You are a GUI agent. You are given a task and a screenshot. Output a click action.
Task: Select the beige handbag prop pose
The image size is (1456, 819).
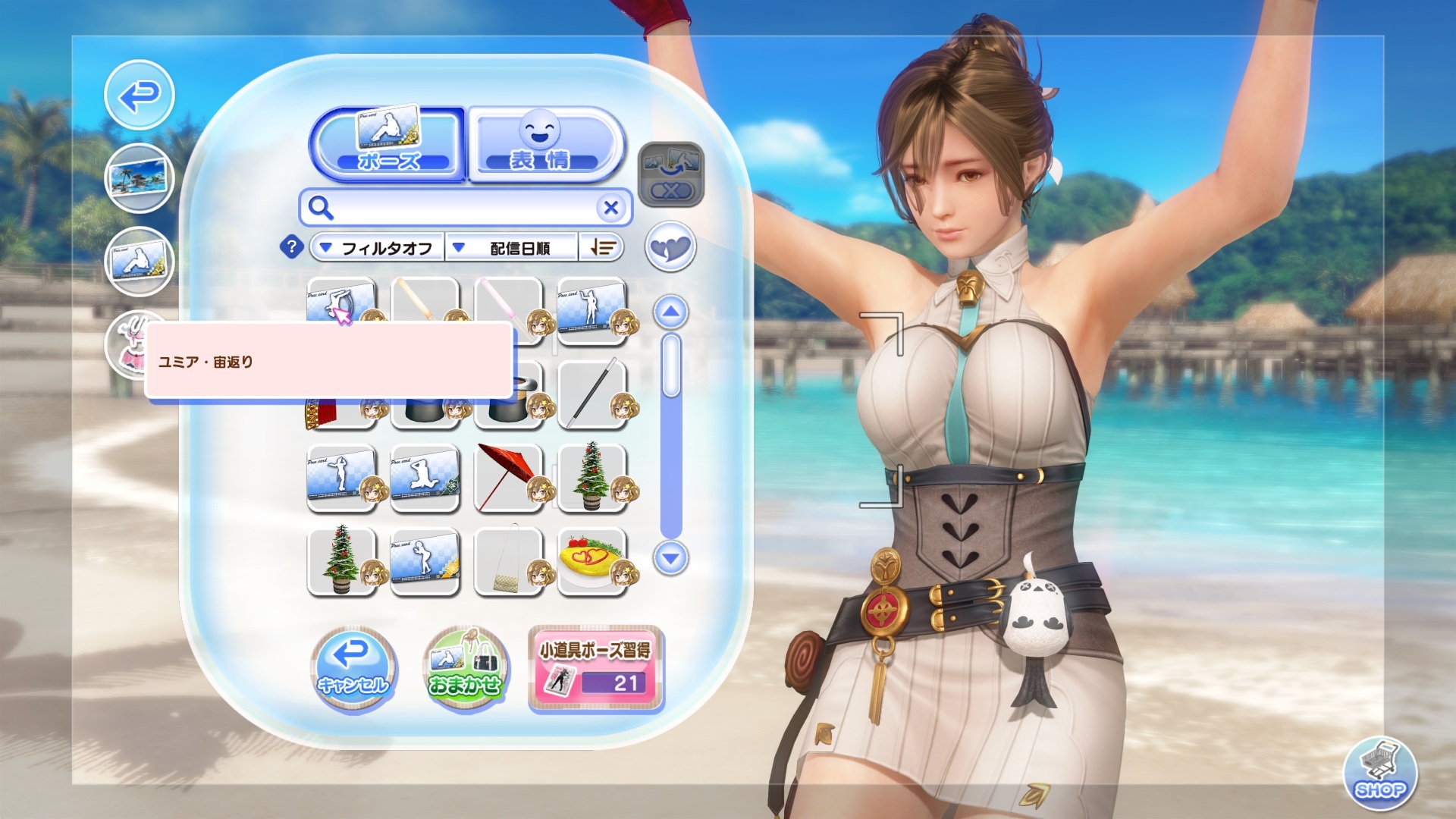click(x=508, y=562)
